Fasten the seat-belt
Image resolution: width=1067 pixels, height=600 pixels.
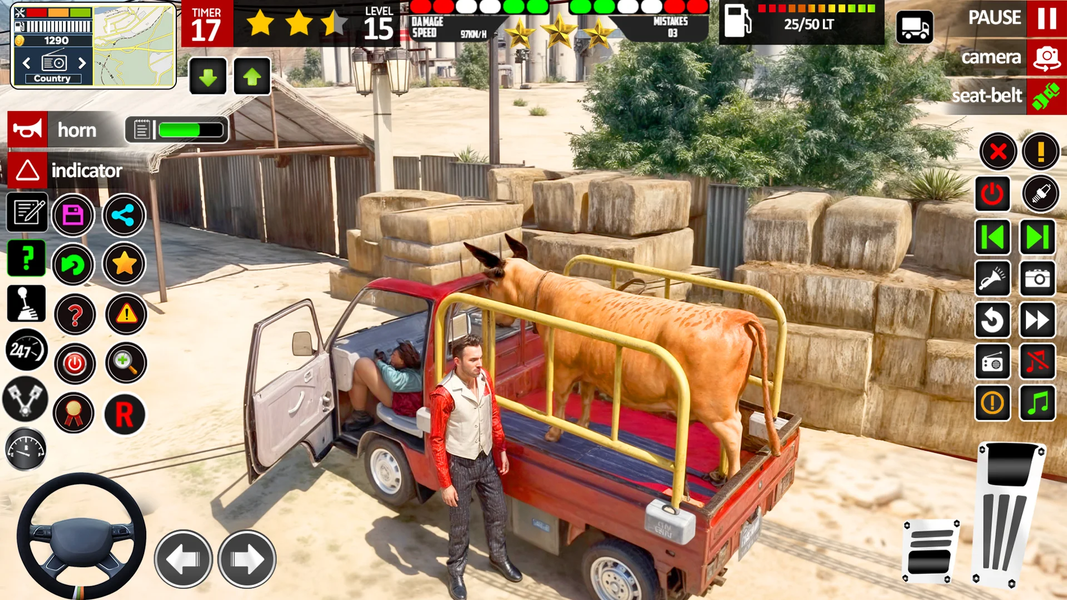1046,96
